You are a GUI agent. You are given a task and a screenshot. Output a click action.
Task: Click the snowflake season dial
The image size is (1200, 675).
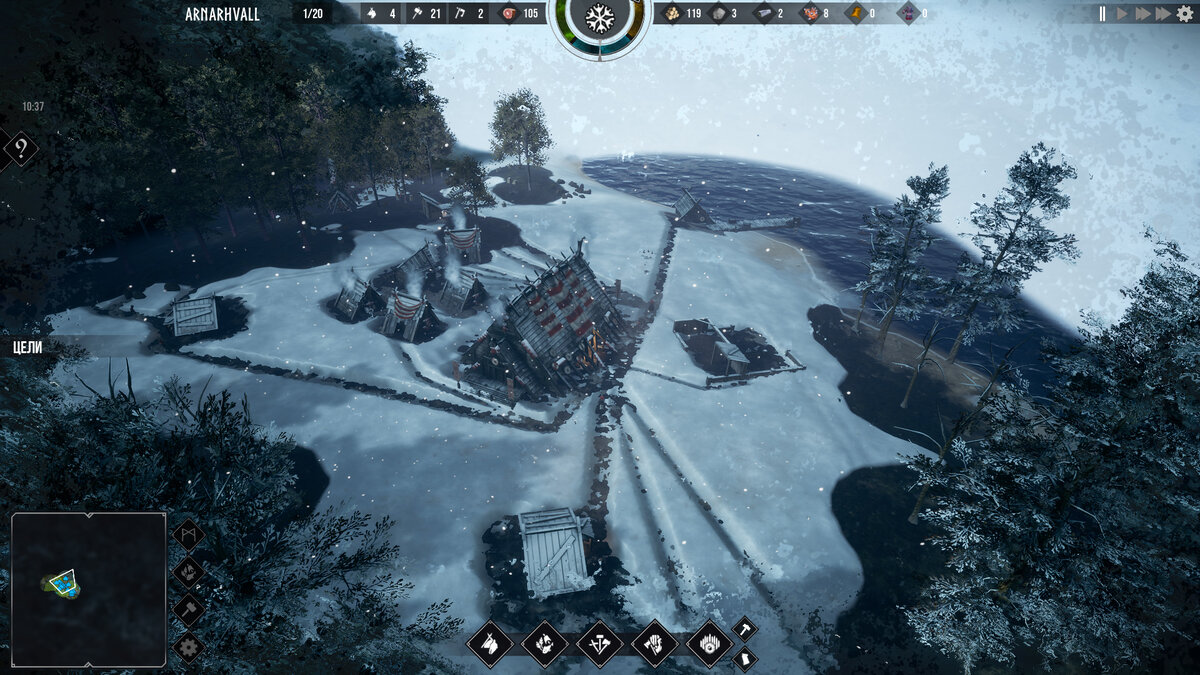pos(600,18)
